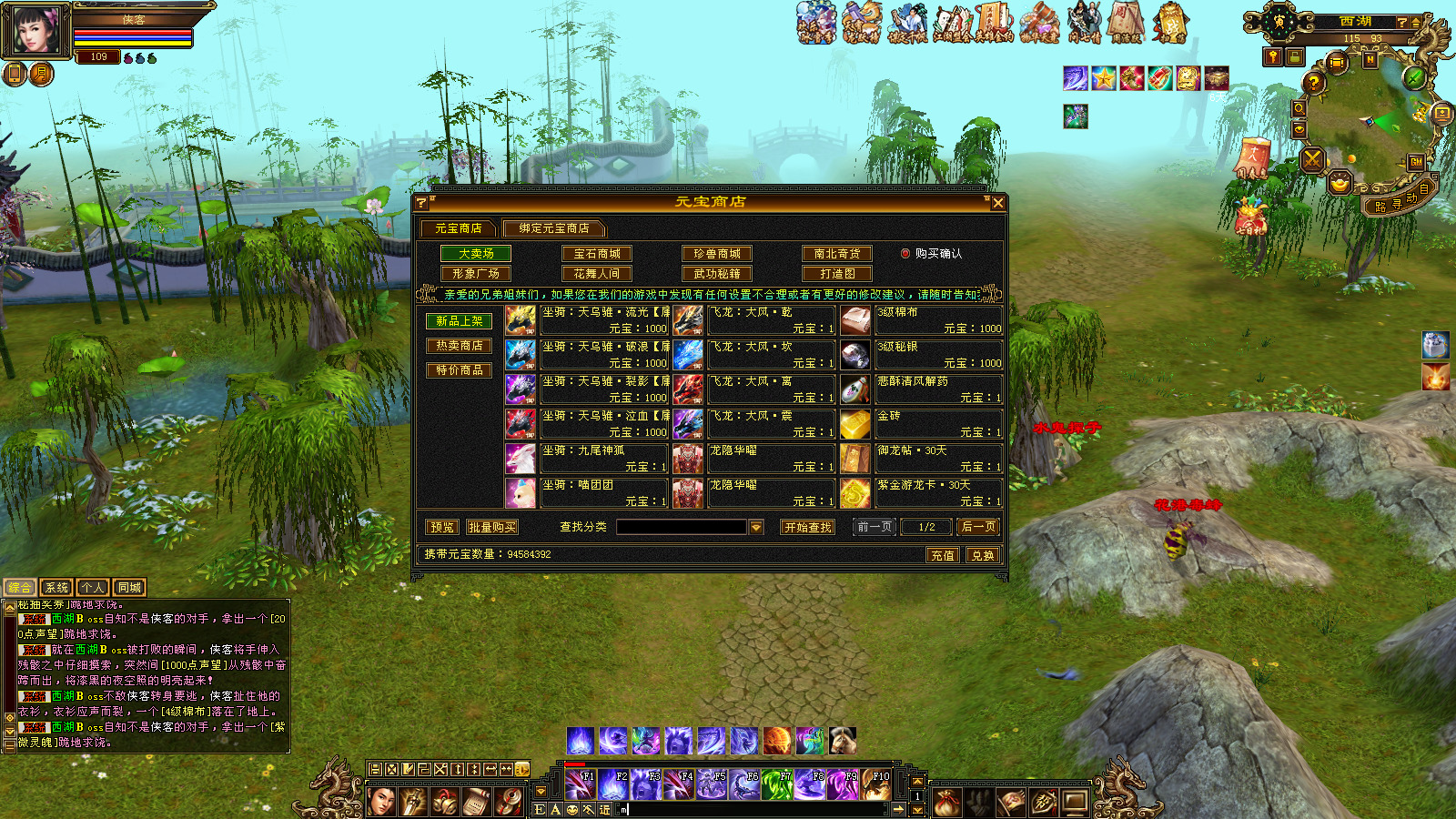
Task: Choose the 南北奇货 category
Action: (837, 254)
